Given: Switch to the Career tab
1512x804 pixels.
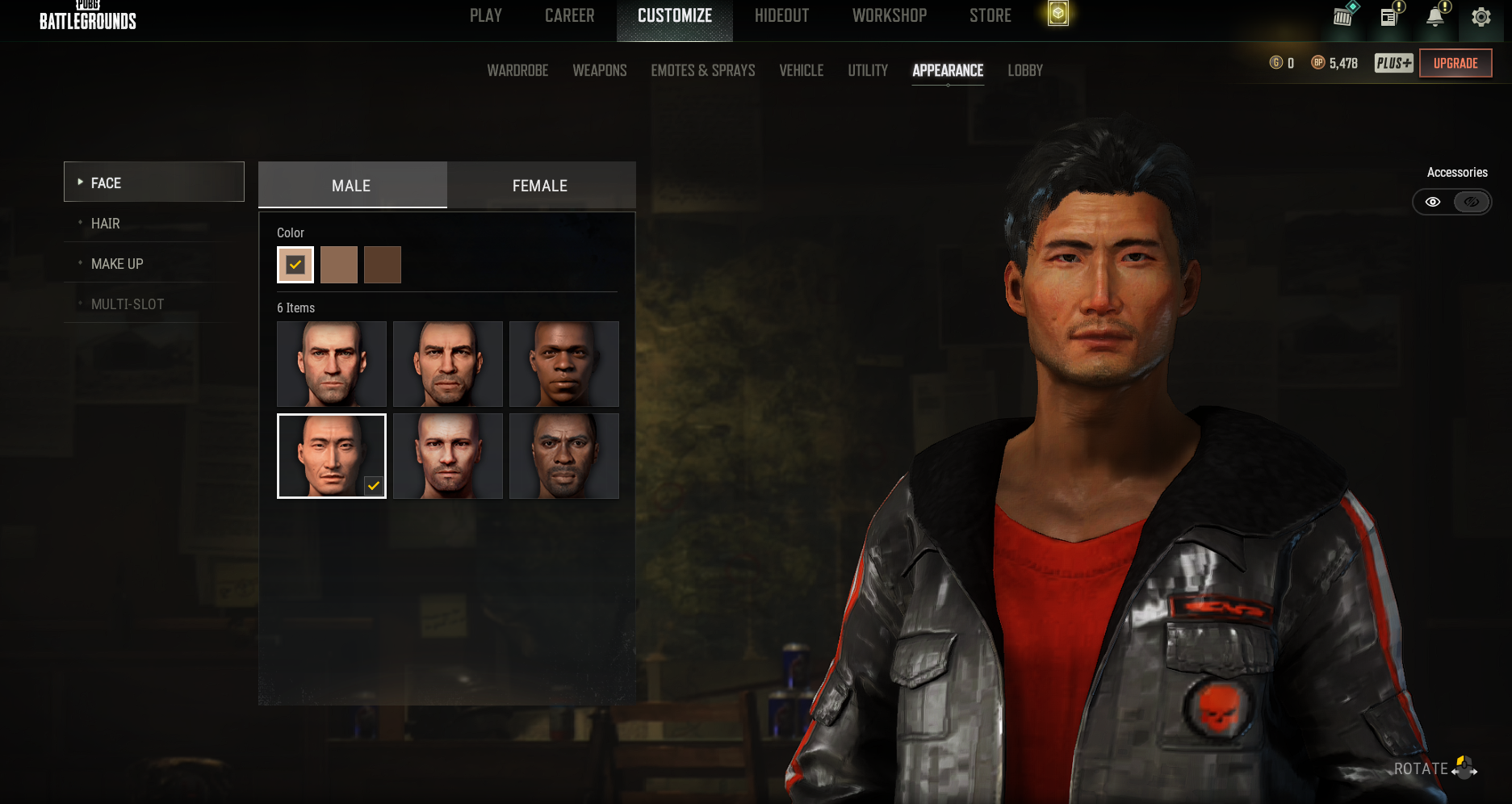Looking at the screenshot, I should [x=569, y=16].
